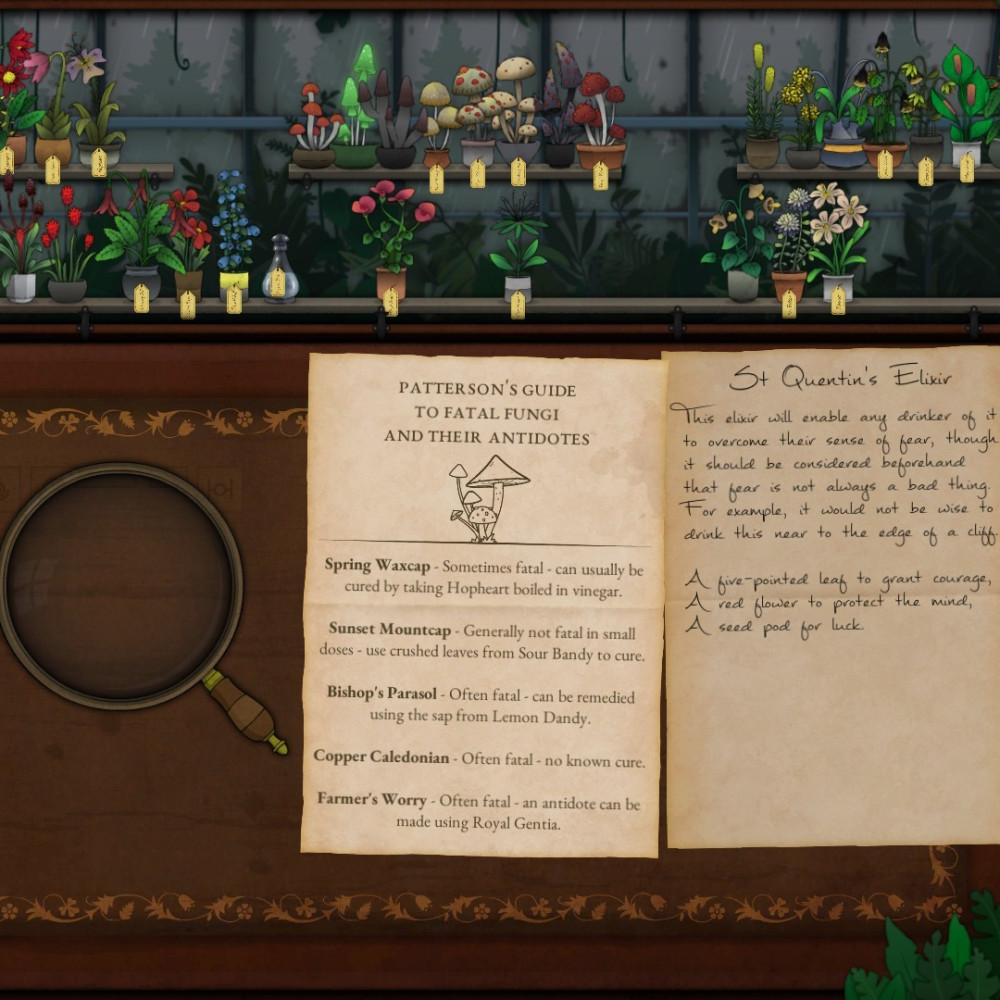Select the glass flask on the shelf

[x=280, y=268]
